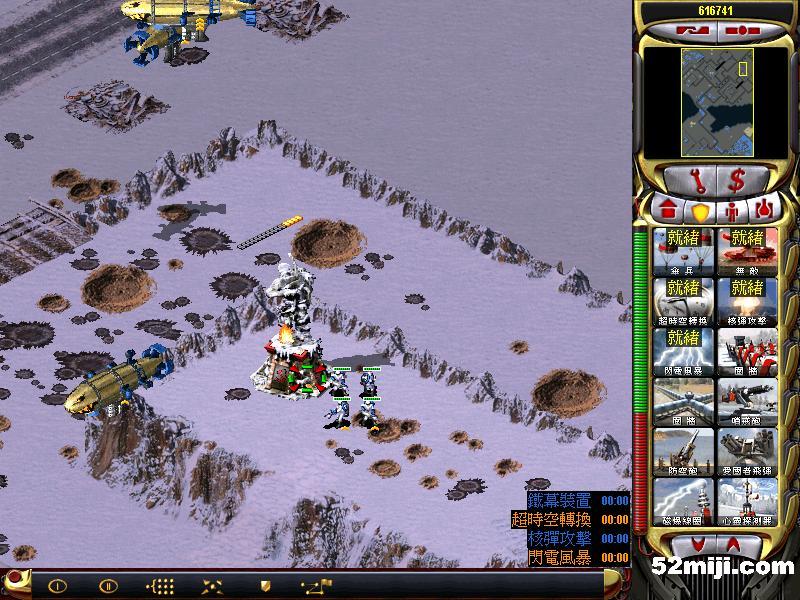Switch to the shield defenses tab
The image size is (800, 600).
700,212
